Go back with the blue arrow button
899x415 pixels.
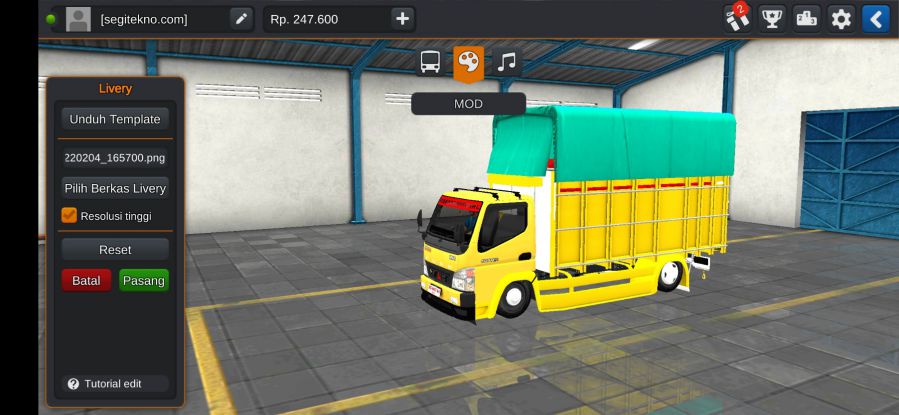coord(875,18)
